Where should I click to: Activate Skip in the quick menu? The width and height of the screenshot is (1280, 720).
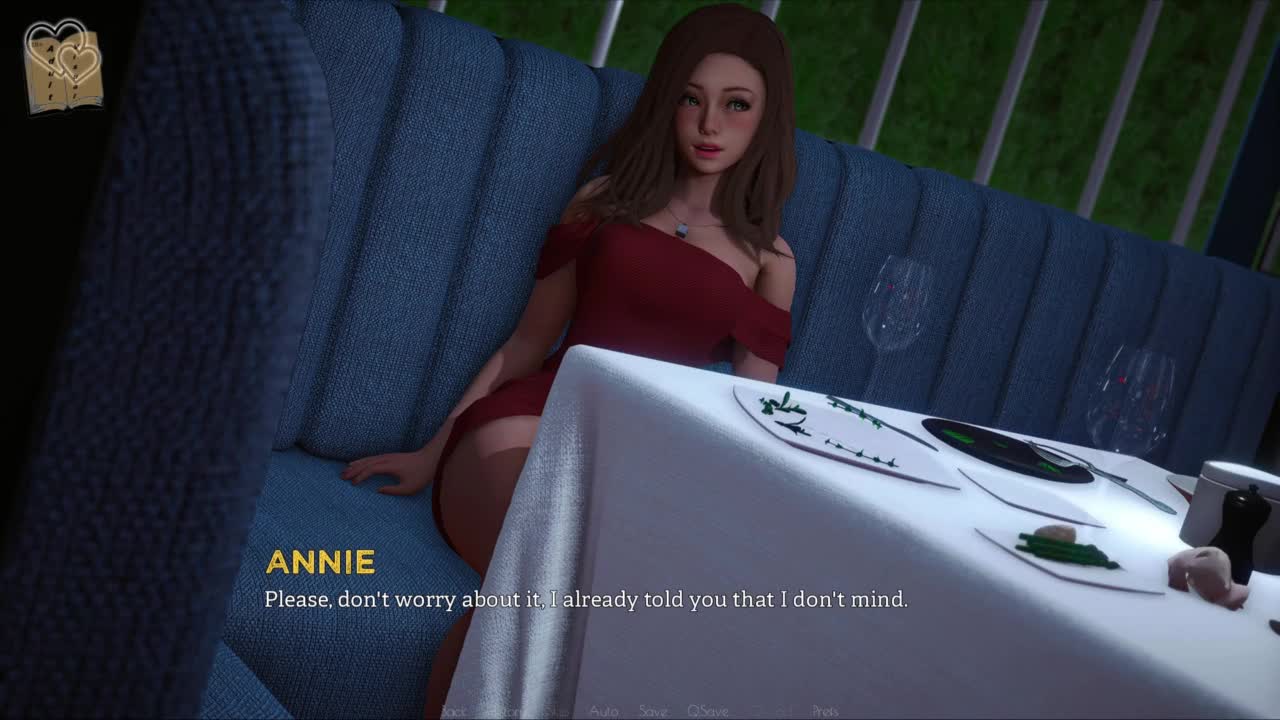(x=556, y=711)
